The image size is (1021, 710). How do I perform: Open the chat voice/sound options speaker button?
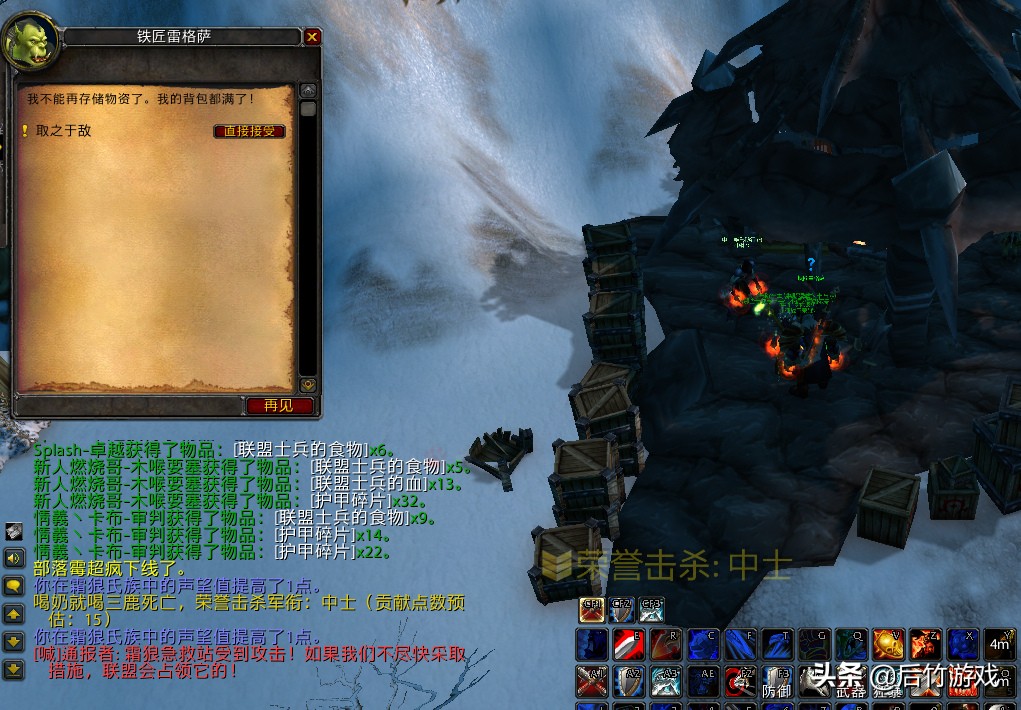[x=14, y=558]
